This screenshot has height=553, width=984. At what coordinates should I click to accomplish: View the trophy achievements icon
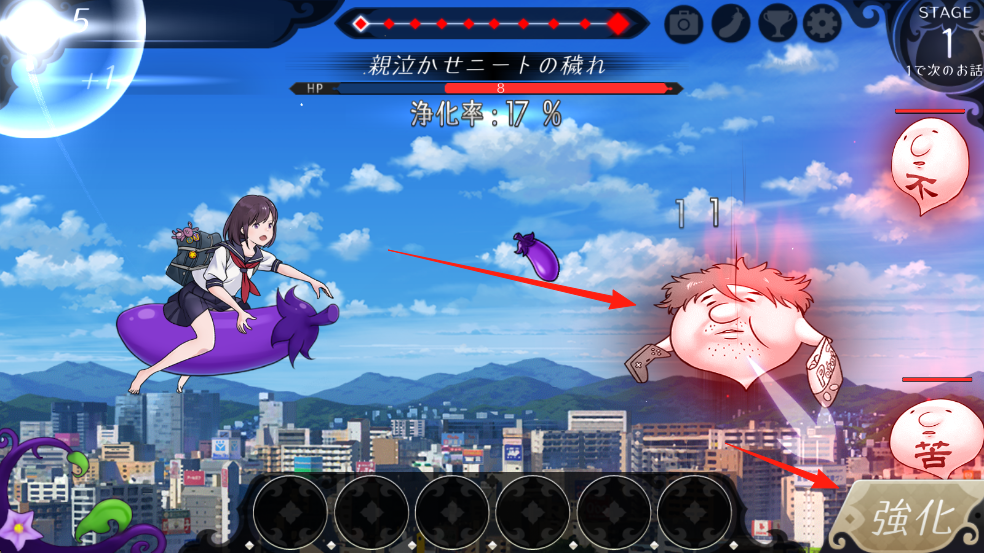point(777,23)
